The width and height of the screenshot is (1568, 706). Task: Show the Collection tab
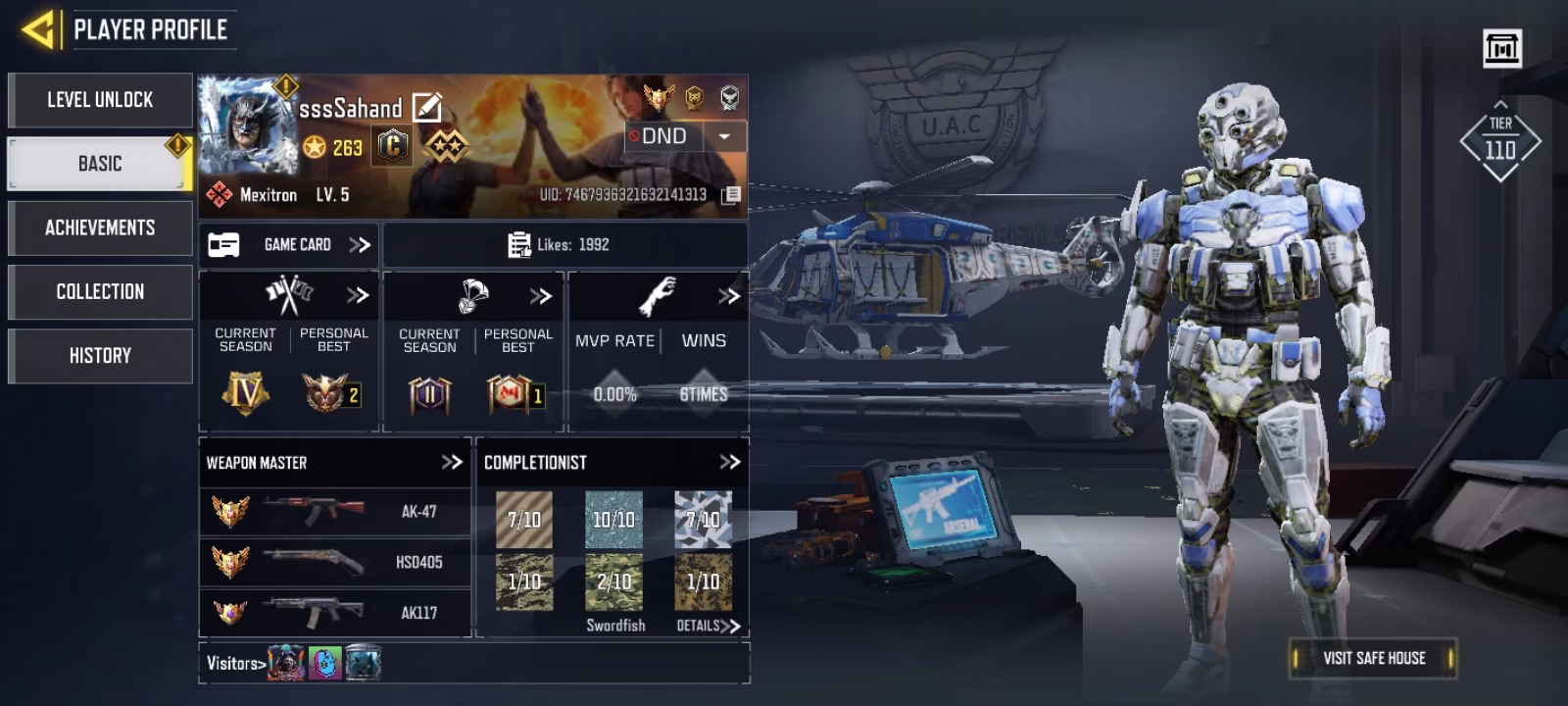point(100,291)
